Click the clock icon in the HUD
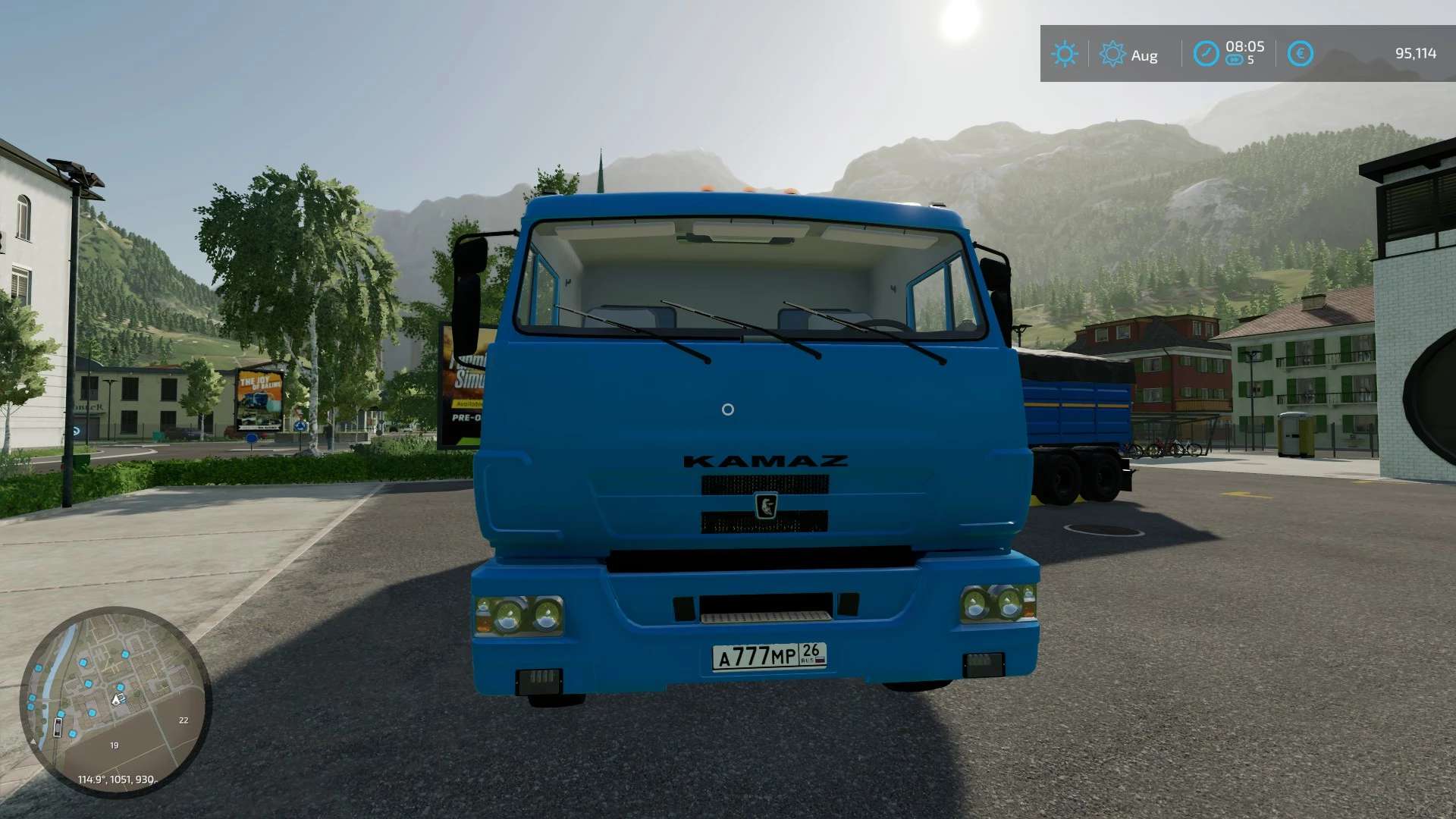 (x=1206, y=54)
